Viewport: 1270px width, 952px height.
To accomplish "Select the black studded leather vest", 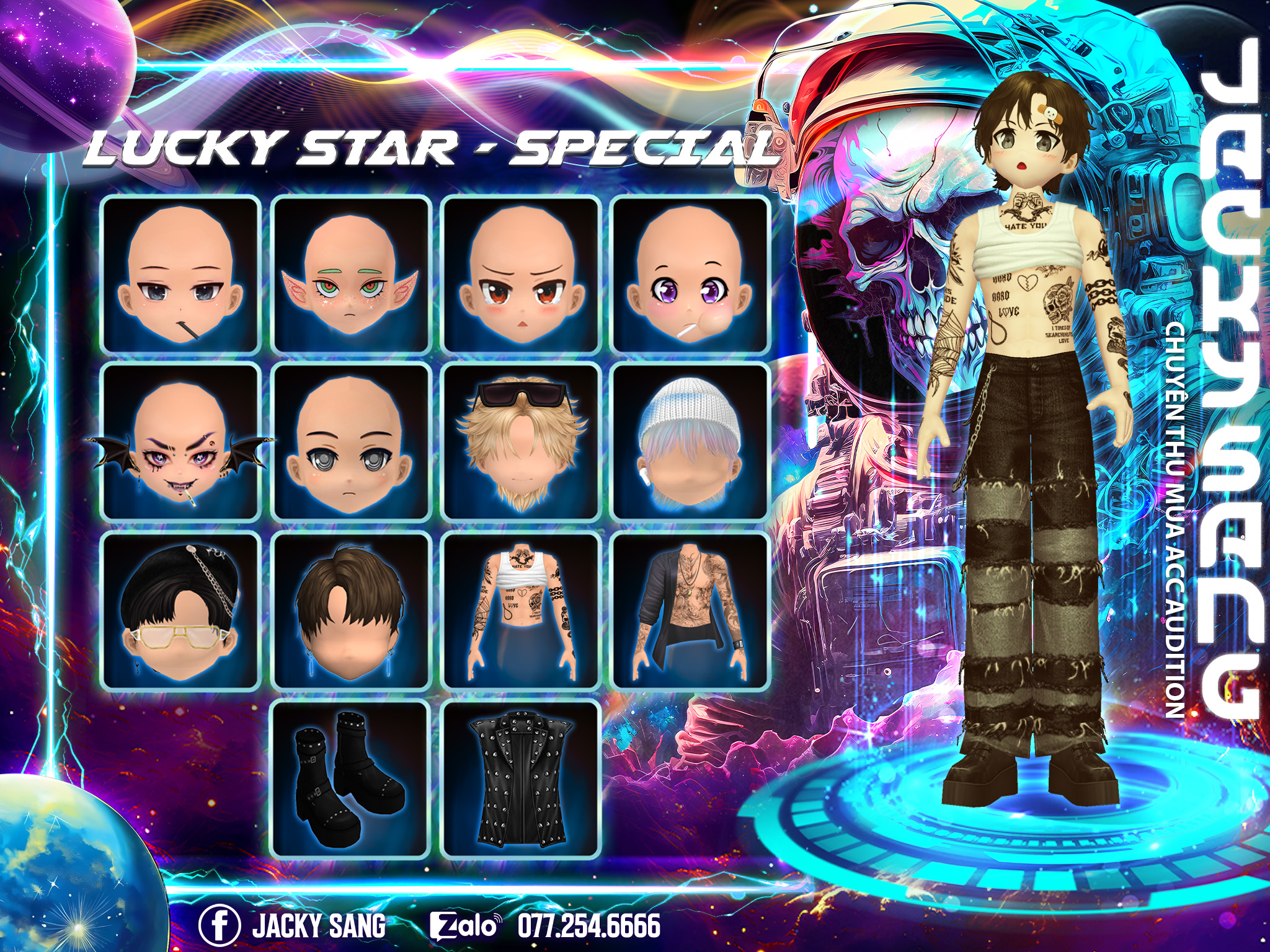I will tap(521, 780).
